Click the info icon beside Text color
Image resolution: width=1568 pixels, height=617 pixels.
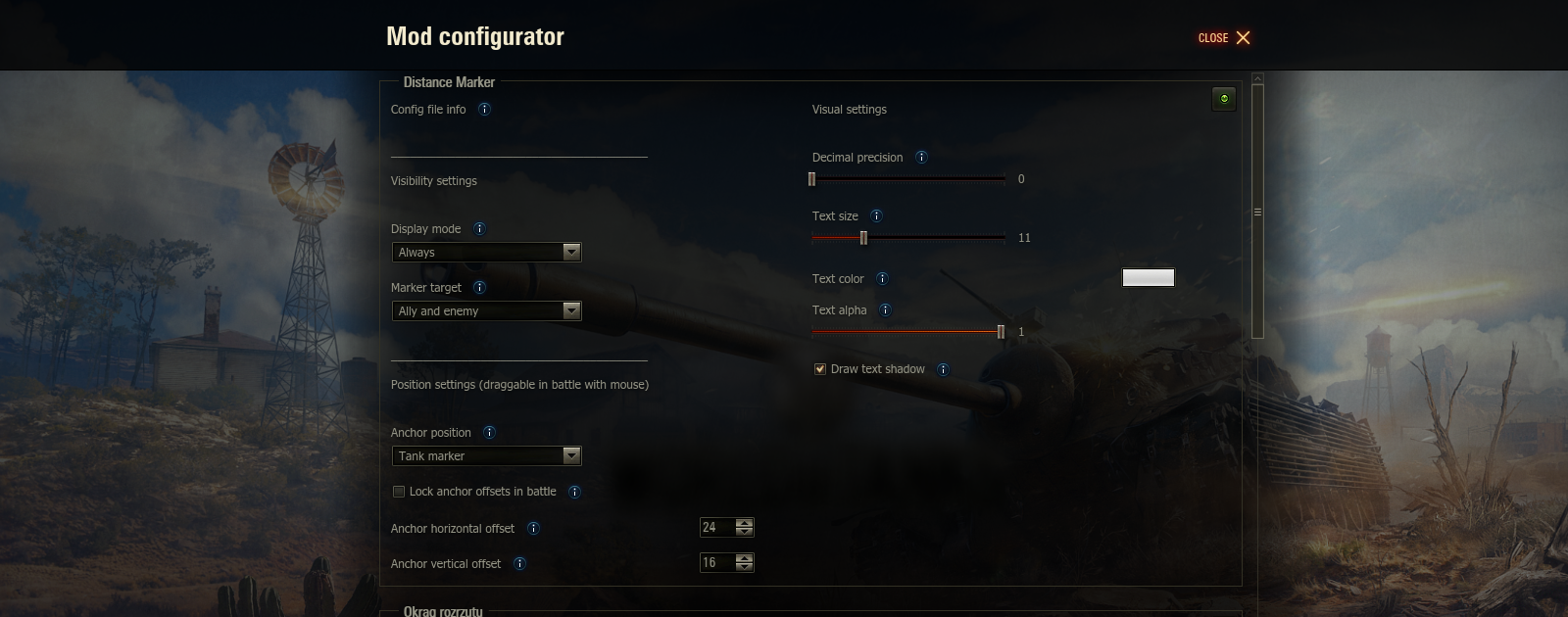point(882,279)
